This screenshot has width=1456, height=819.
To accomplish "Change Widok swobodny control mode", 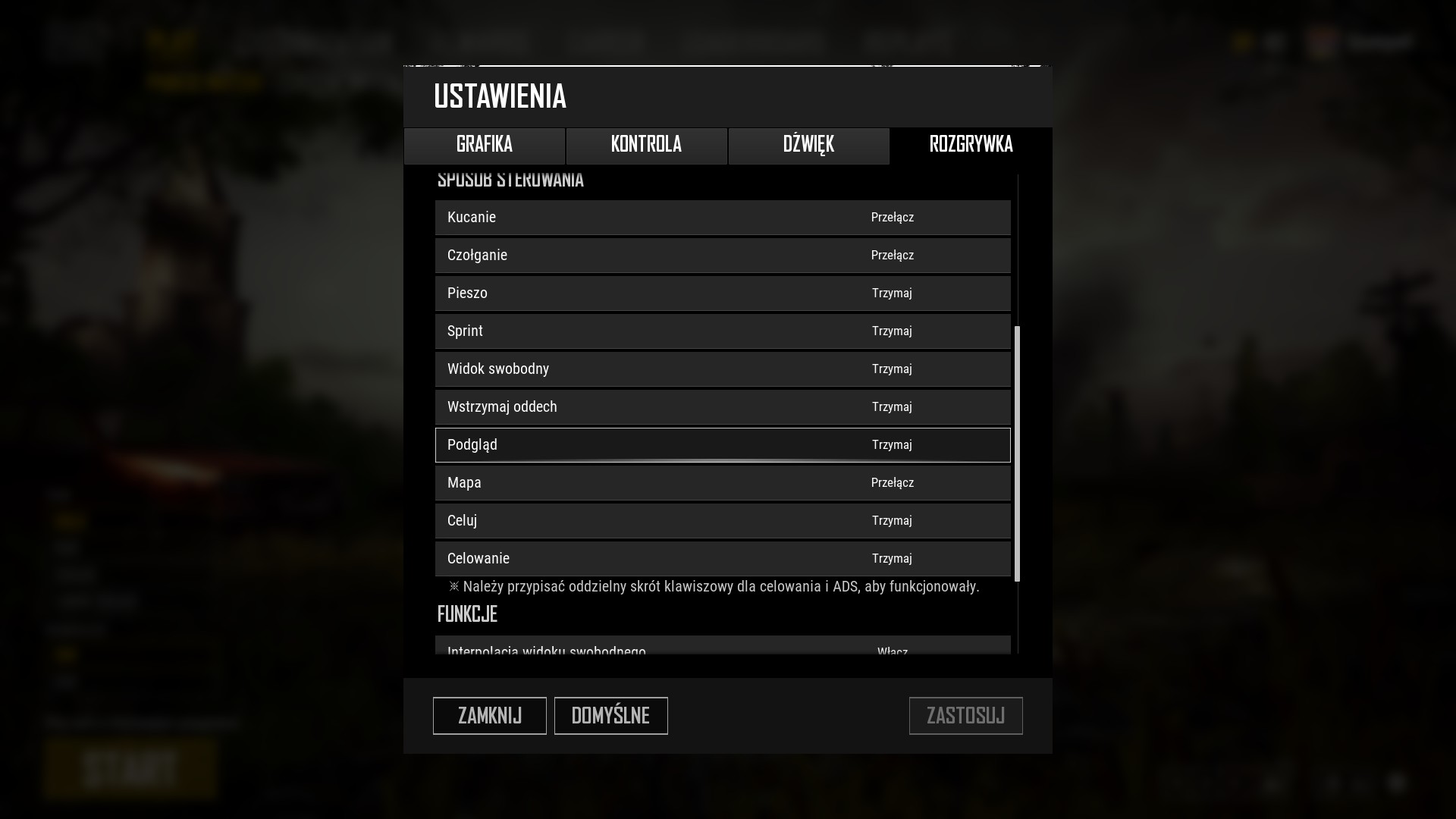I will tap(892, 369).
